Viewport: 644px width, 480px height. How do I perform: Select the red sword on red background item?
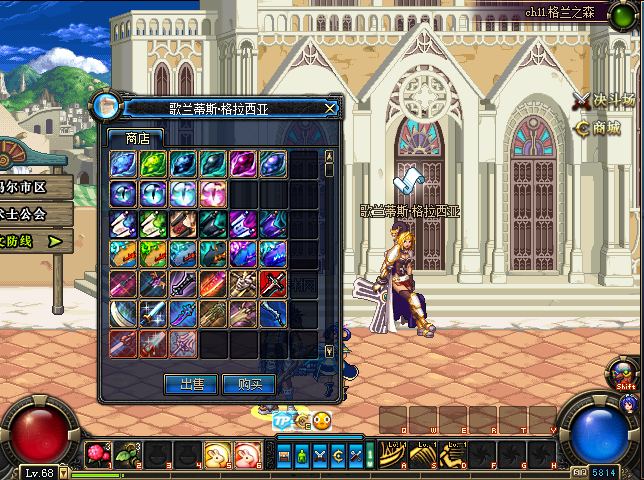coord(273,284)
